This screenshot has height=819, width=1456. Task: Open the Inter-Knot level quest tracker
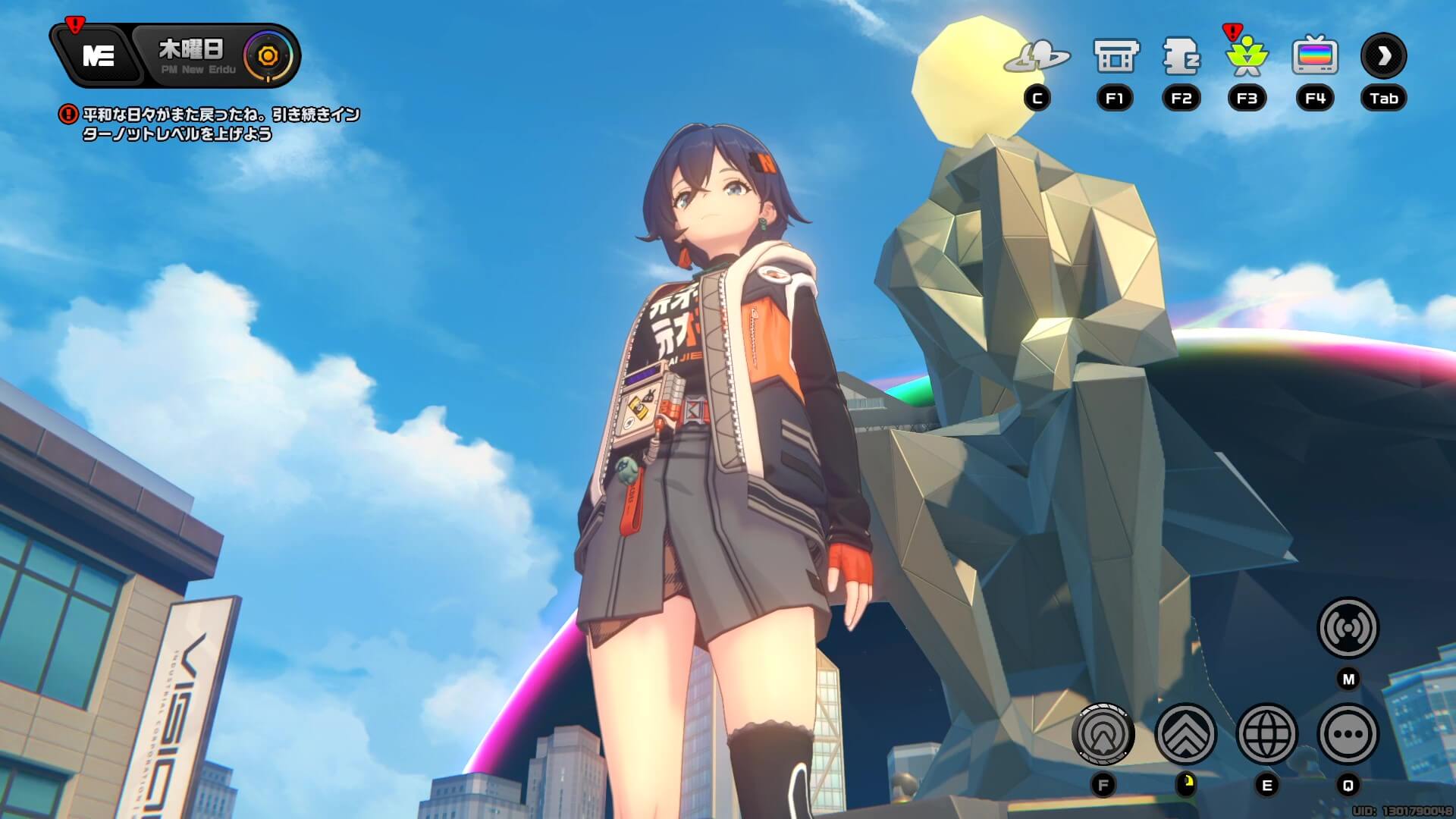click(220, 124)
